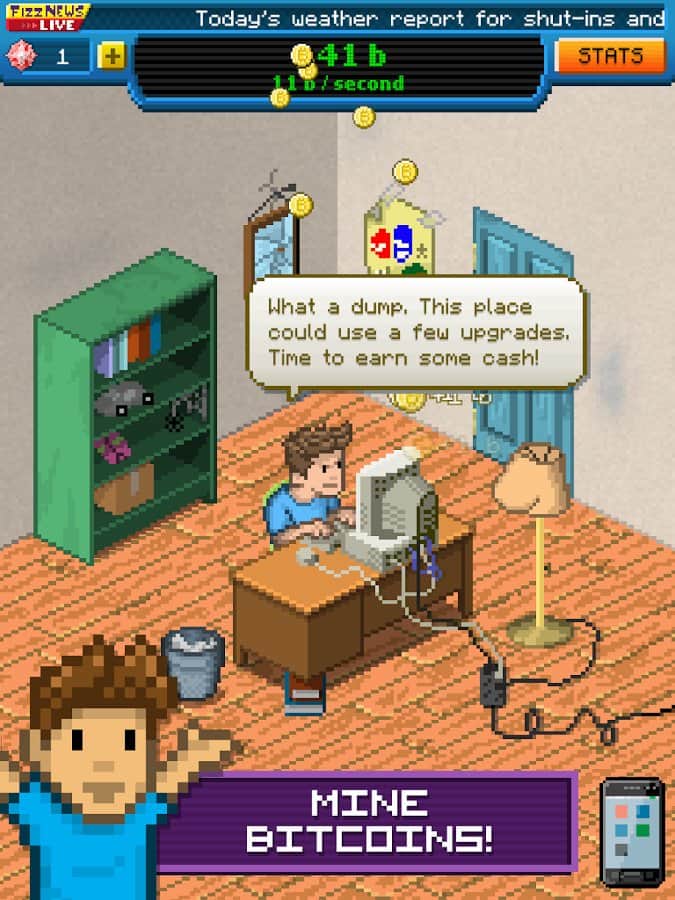675x900 pixels.
Task: Open the STATS panel
Action: pyautogui.click(x=610, y=56)
